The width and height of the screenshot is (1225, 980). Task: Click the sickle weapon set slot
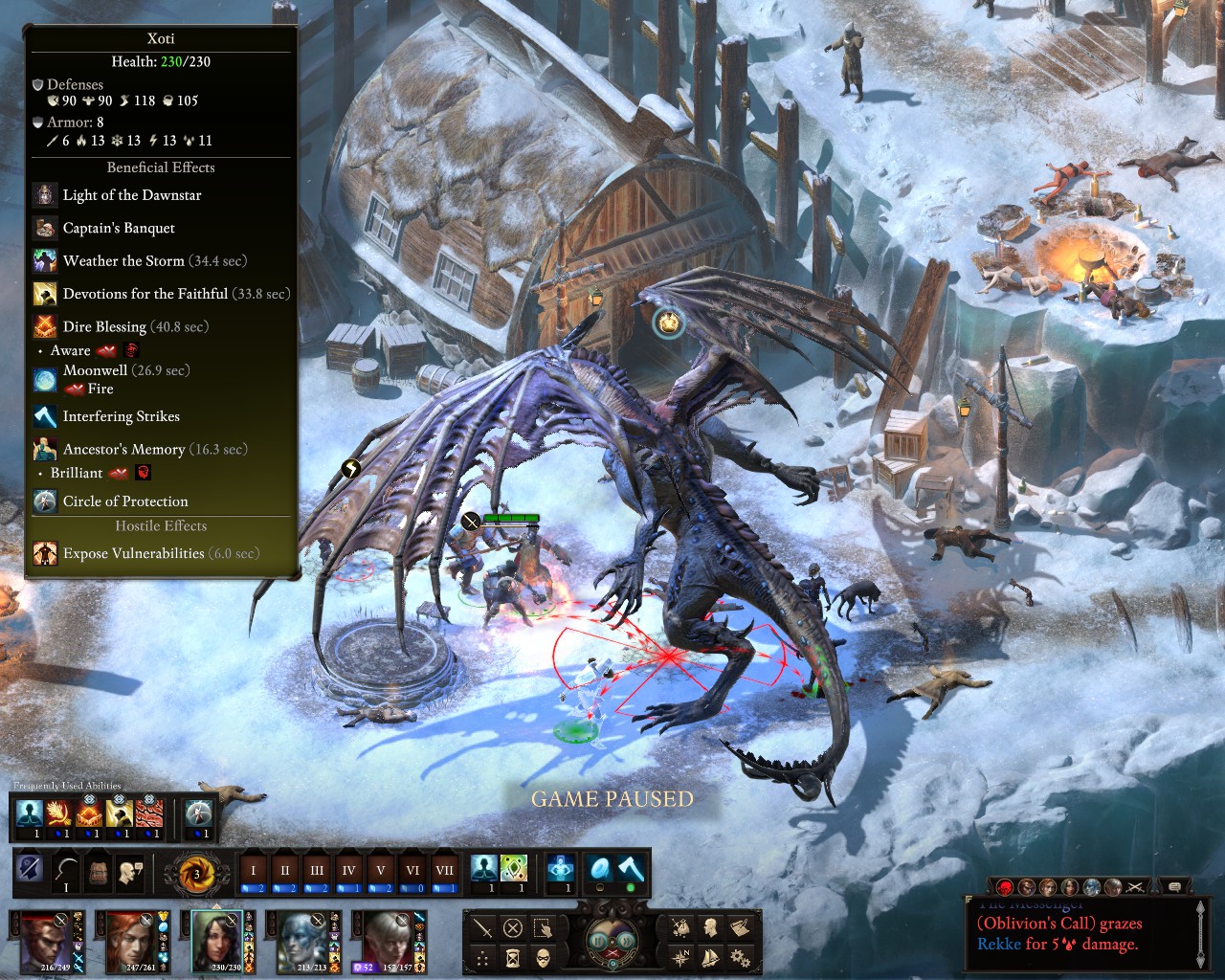coord(66,872)
